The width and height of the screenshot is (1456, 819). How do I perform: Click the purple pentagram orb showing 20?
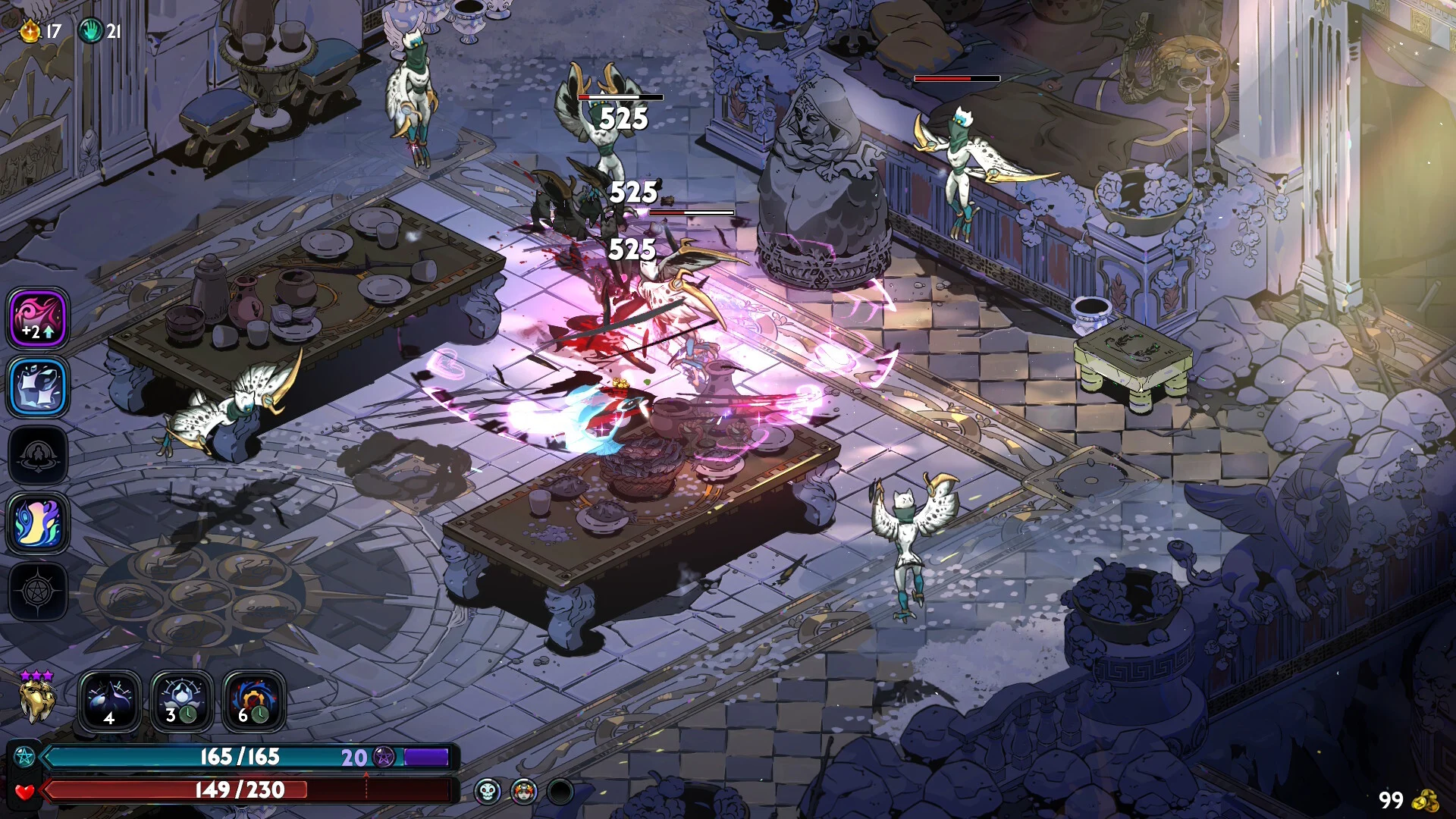point(385,757)
